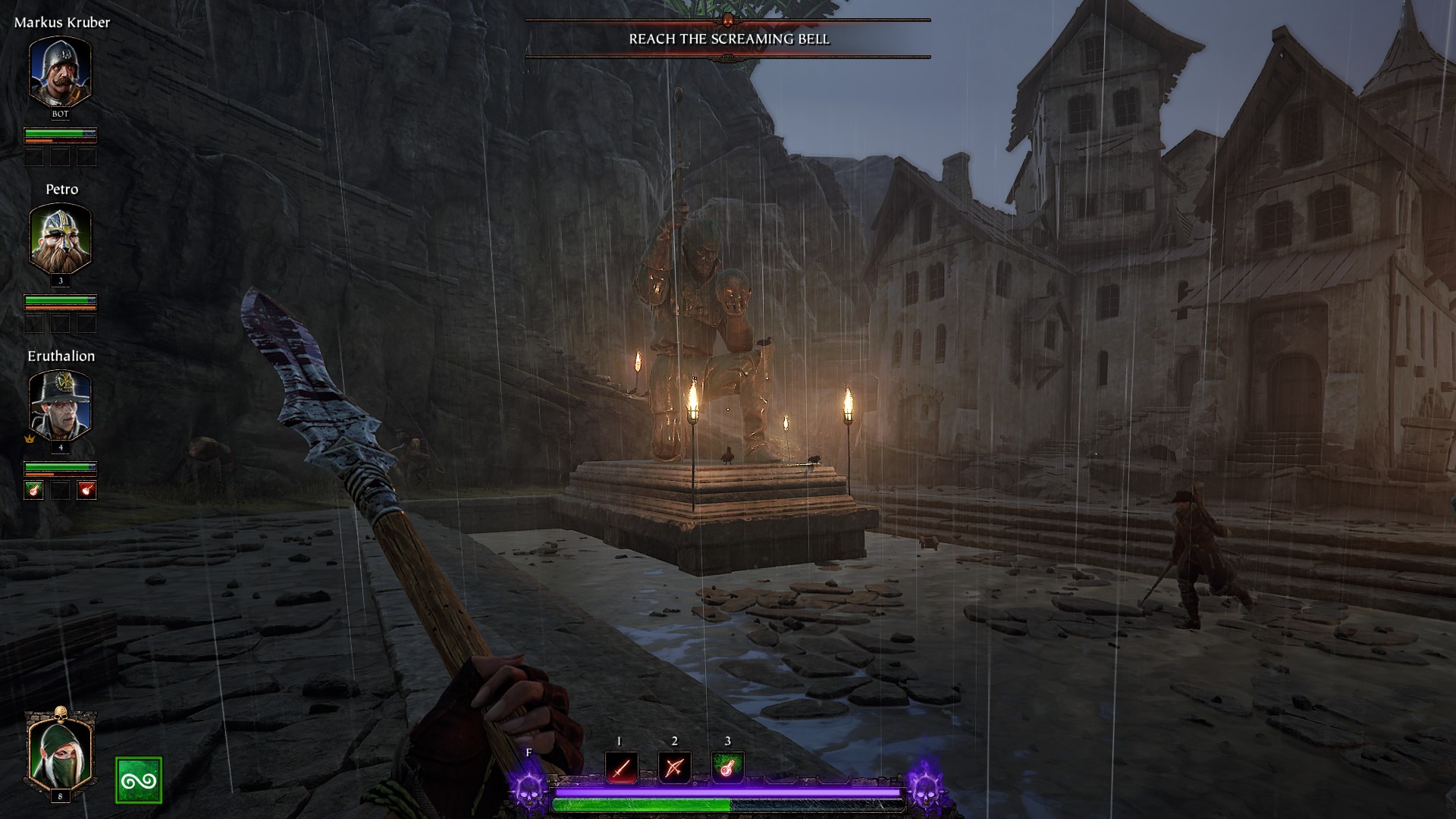Image resolution: width=1456 pixels, height=819 pixels.
Task: Select Markus Kruber's portrait
Action: (60, 71)
